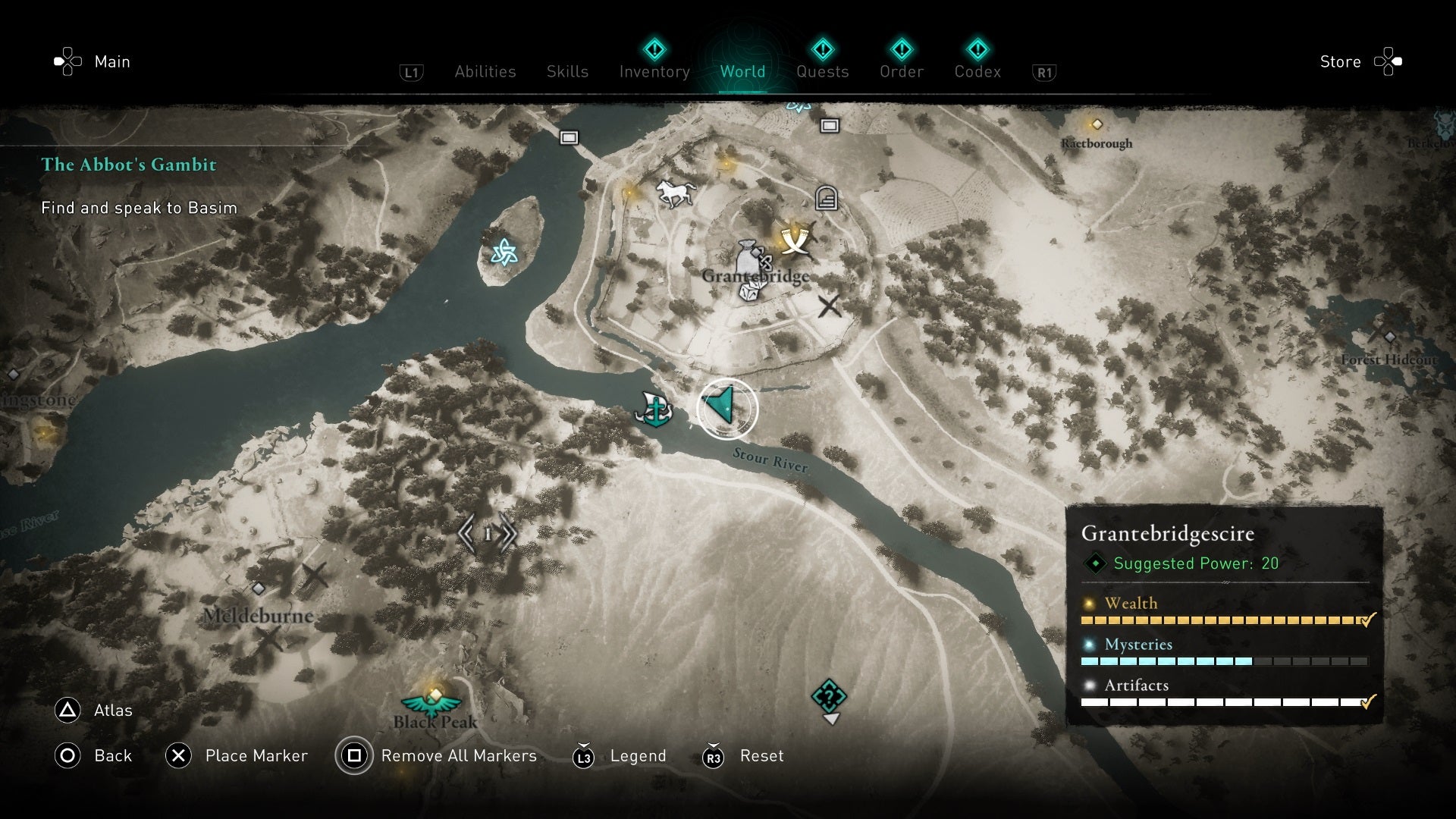The image size is (1456, 819).
Task: Open the Order tab
Action: coord(902,71)
